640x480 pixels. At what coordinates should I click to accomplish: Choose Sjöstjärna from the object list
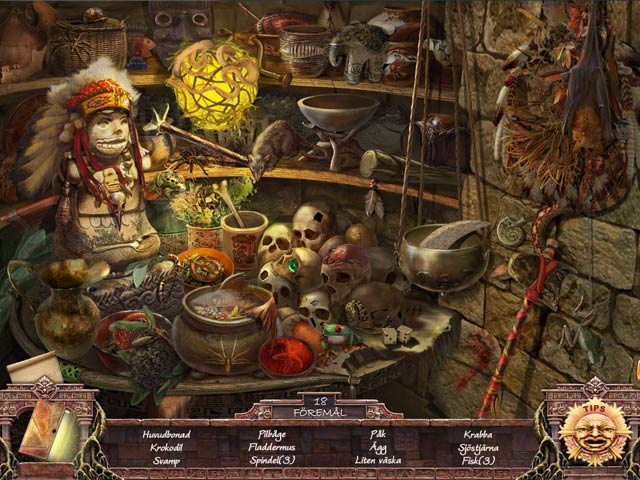pos(478,447)
